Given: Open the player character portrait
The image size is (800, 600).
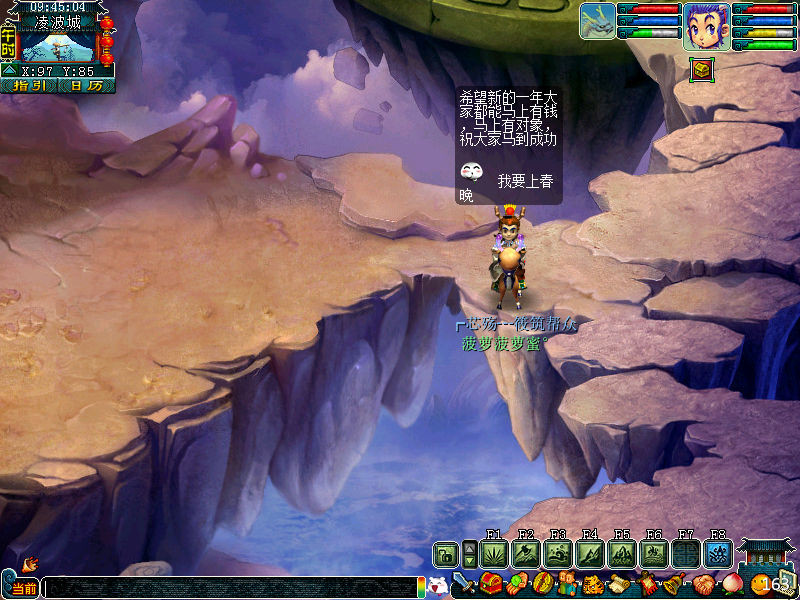Looking at the screenshot, I should coord(706,24).
